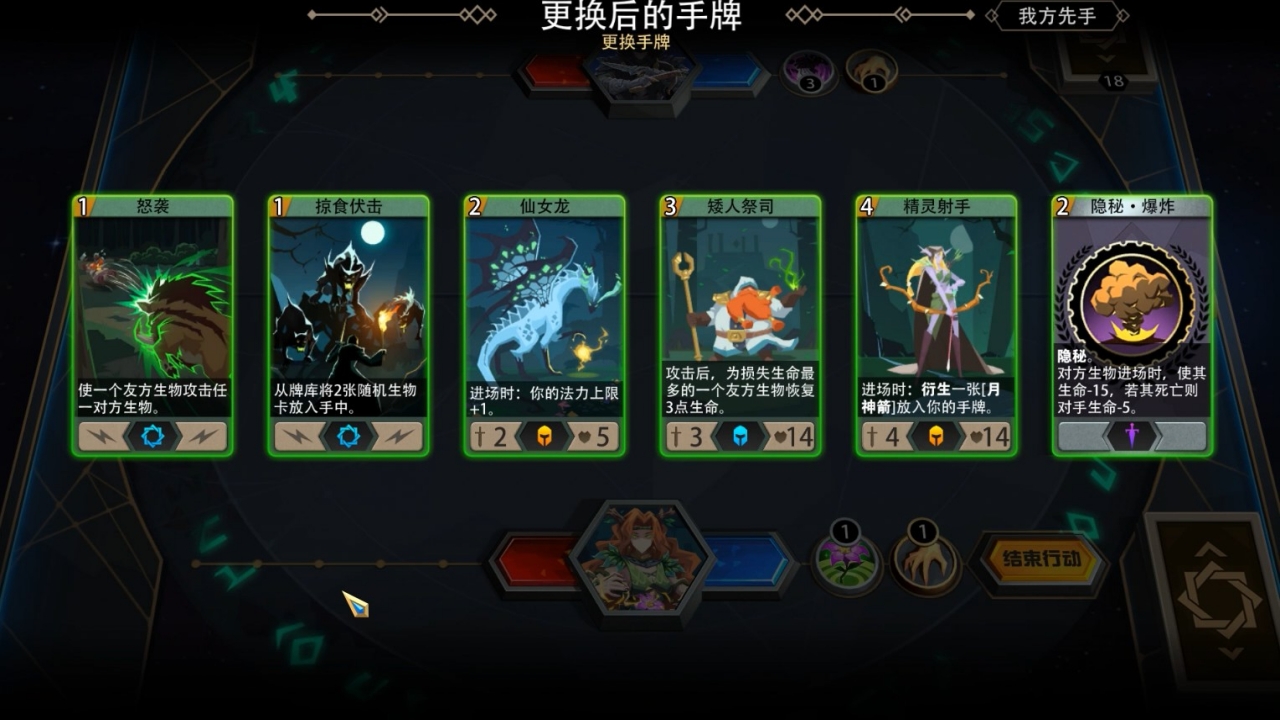Click the enemy dragon hero portrait at top
The height and width of the screenshot is (720, 1280).
640,75
